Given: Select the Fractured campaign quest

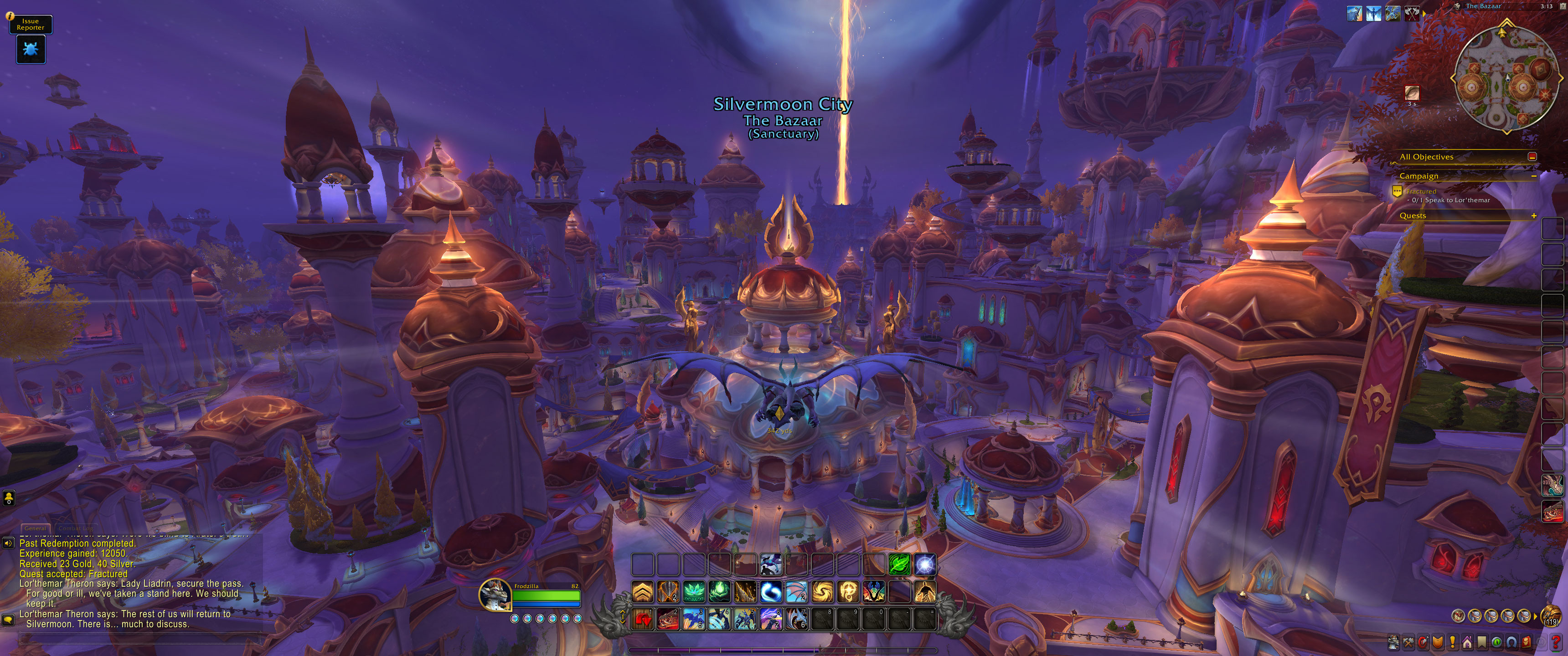Looking at the screenshot, I should tap(1421, 191).
